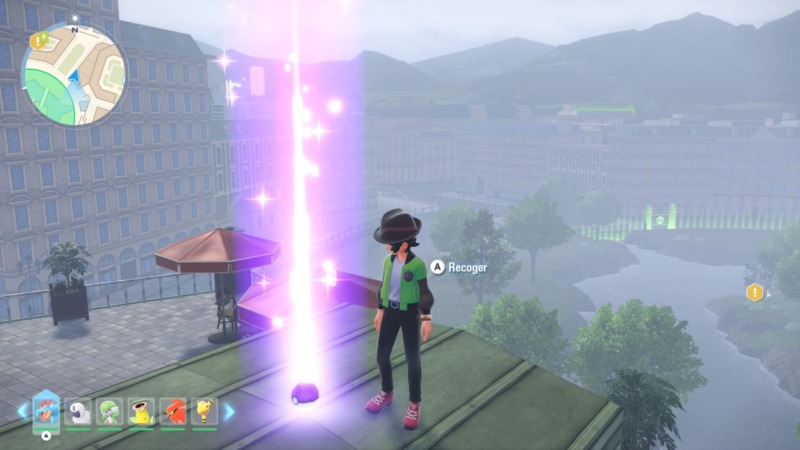Click the right arrow beside the party bar

pyautogui.click(x=229, y=410)
